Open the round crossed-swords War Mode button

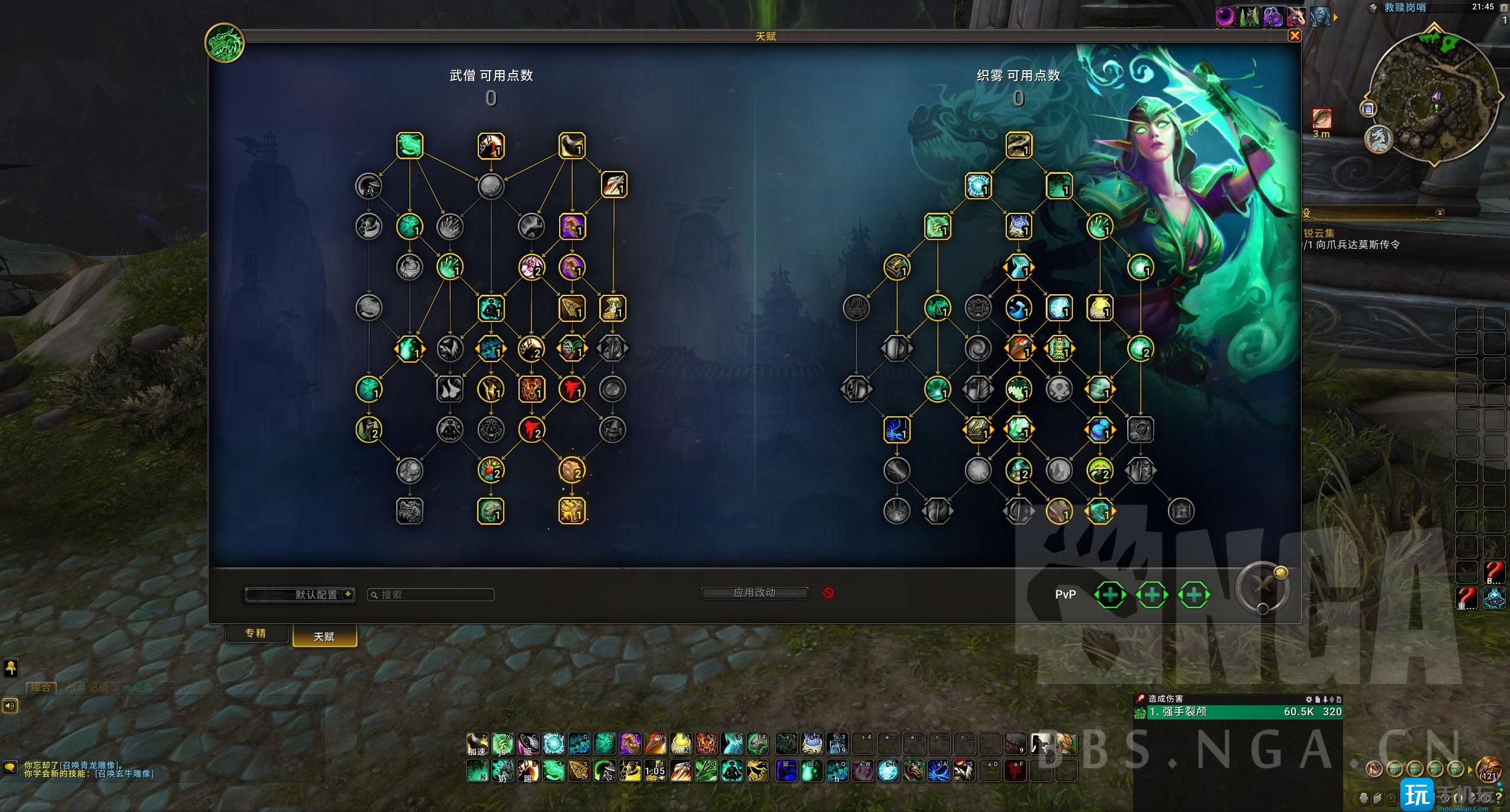(1262, 588)
